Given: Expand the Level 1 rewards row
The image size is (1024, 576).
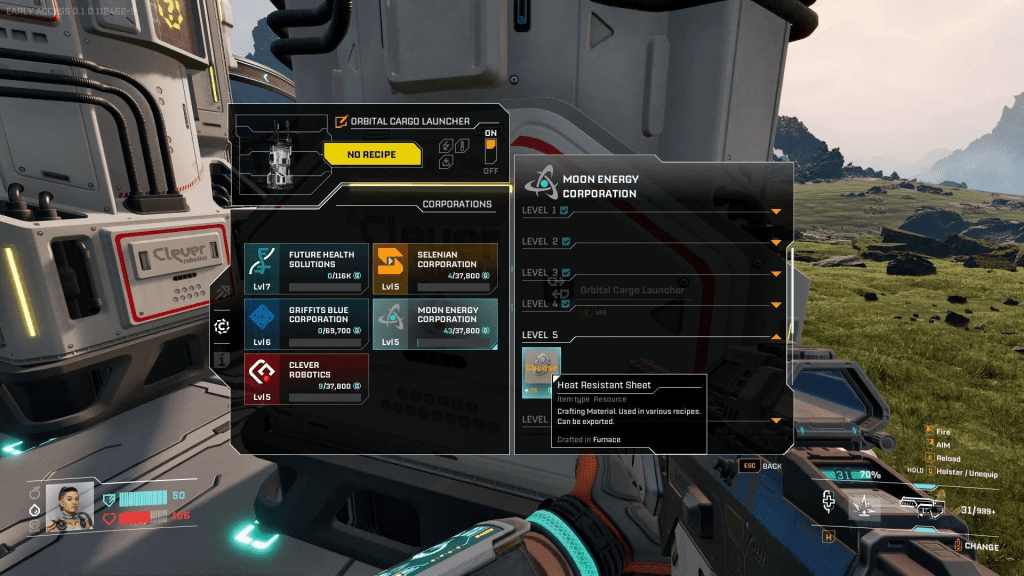Looking at the screenshot, I should pos(775,211).
